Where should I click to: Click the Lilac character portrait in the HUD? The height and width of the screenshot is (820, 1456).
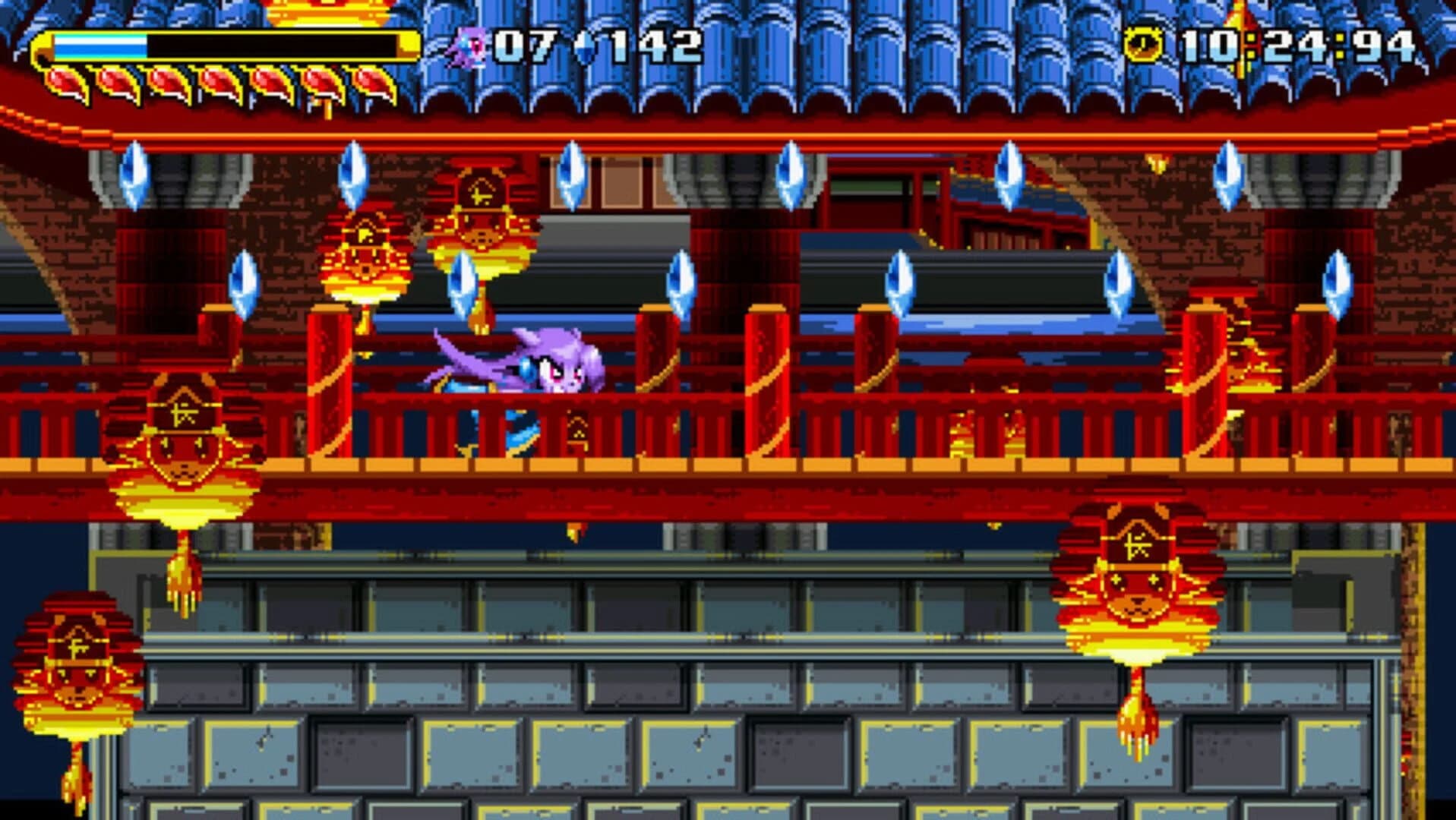click(x=469, y=46)
